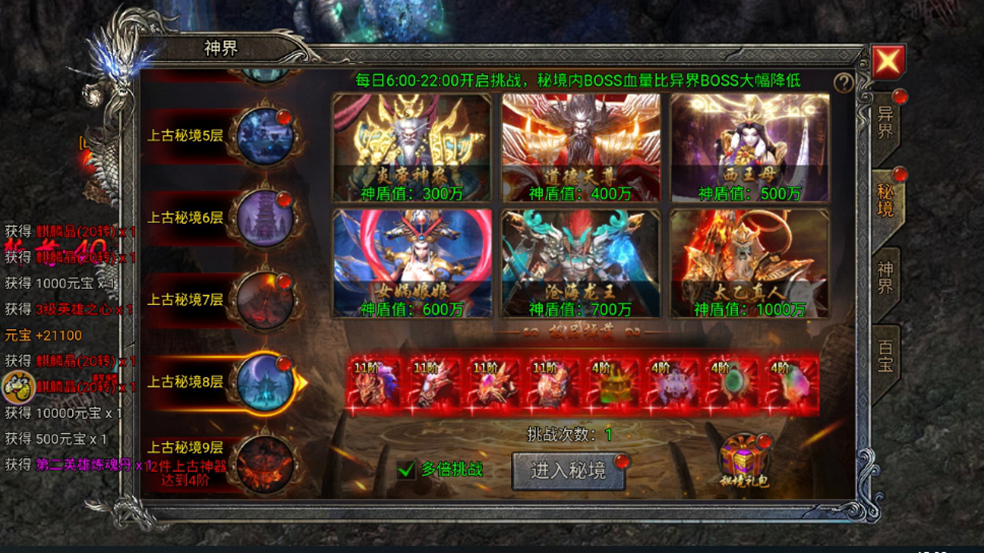984x553 pixels.
Task: Open the 秘境礼包 gift pack
Action: [744, 461]
